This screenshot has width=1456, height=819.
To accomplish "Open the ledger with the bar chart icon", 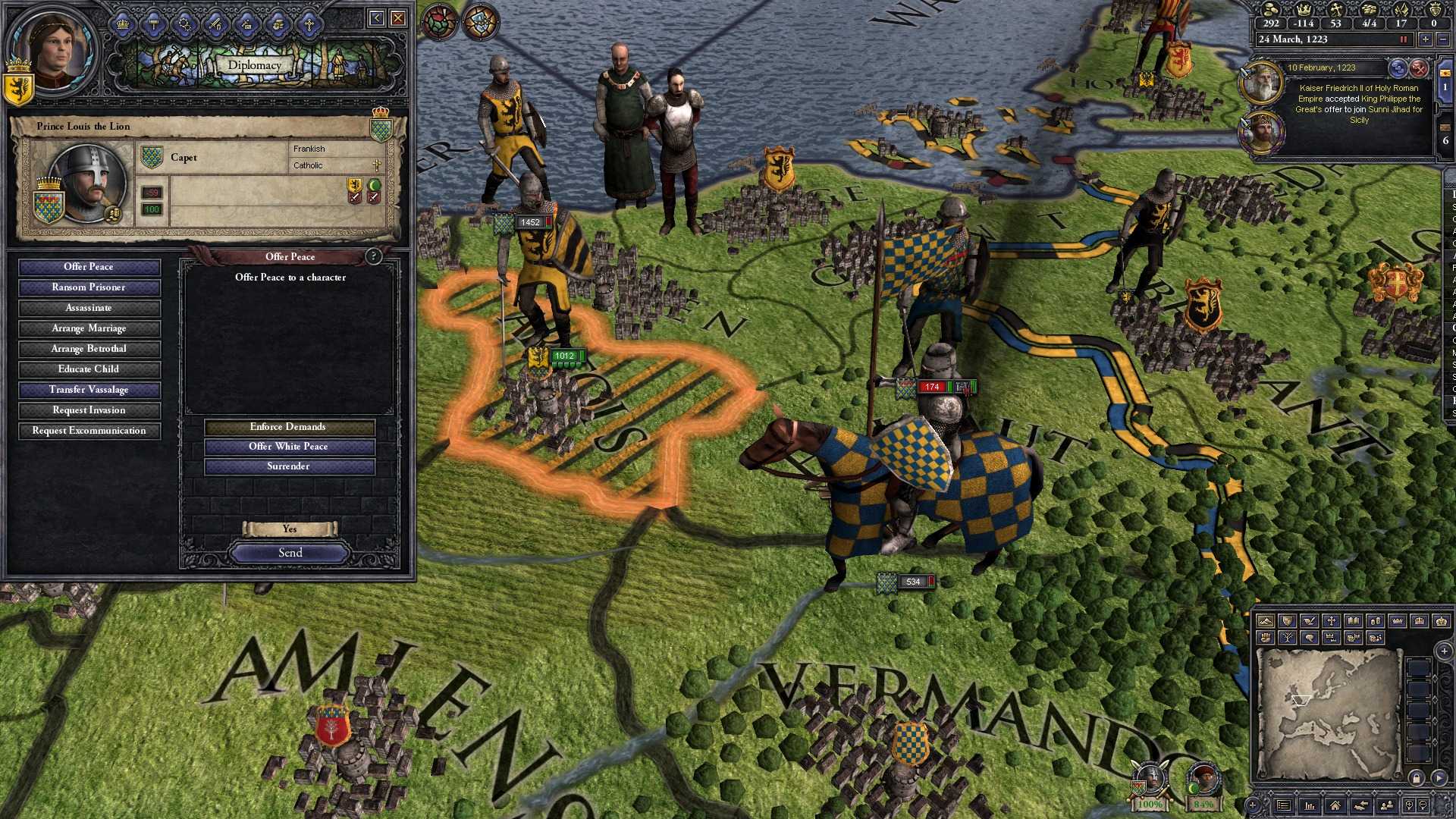I will tap(1310, 805).
